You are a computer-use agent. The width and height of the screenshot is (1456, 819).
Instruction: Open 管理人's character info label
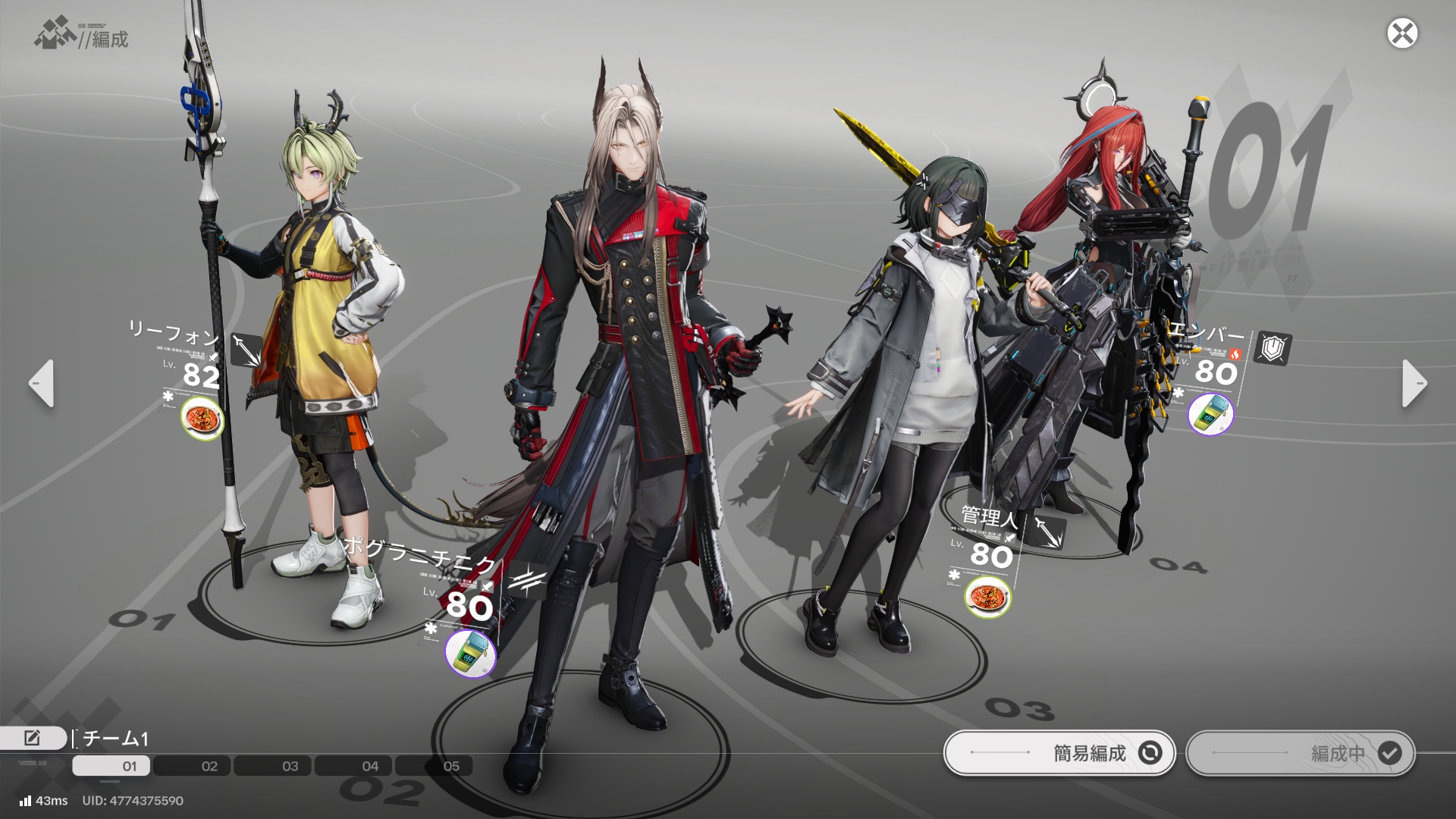(x=988, y=517)
